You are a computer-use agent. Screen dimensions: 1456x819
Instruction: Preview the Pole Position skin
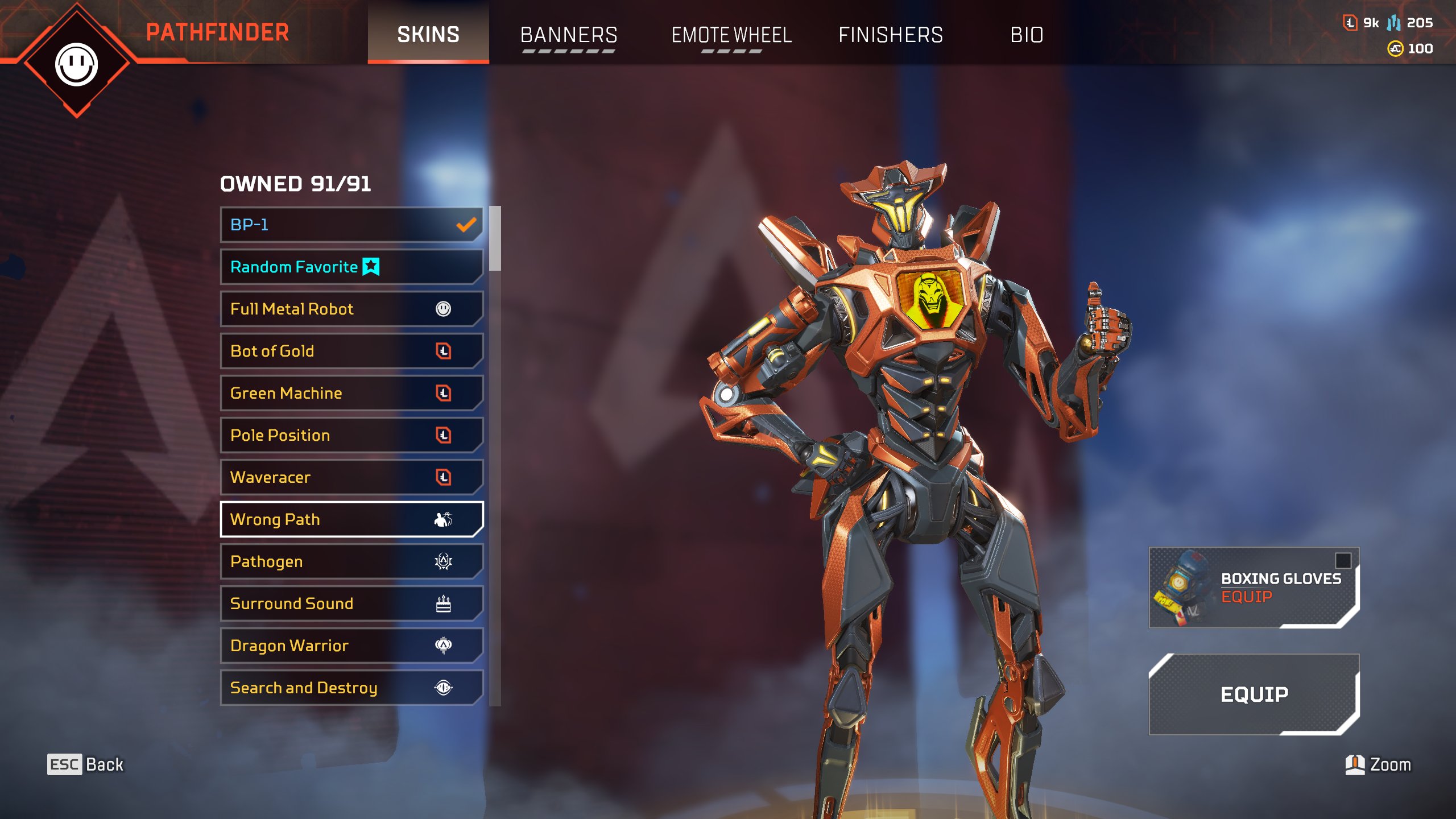pos(351,435)
